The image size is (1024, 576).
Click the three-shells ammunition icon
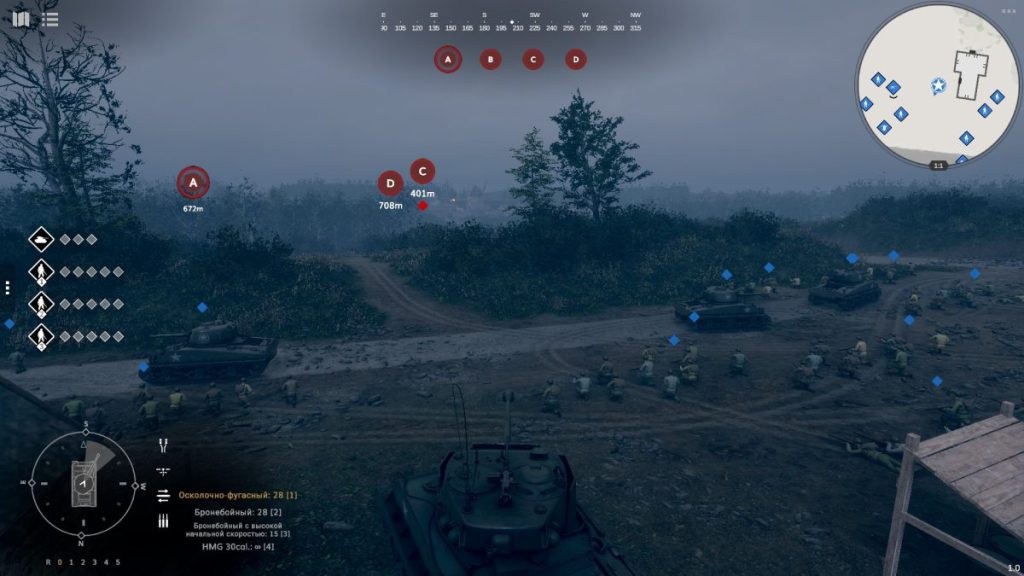click(163, 520)
